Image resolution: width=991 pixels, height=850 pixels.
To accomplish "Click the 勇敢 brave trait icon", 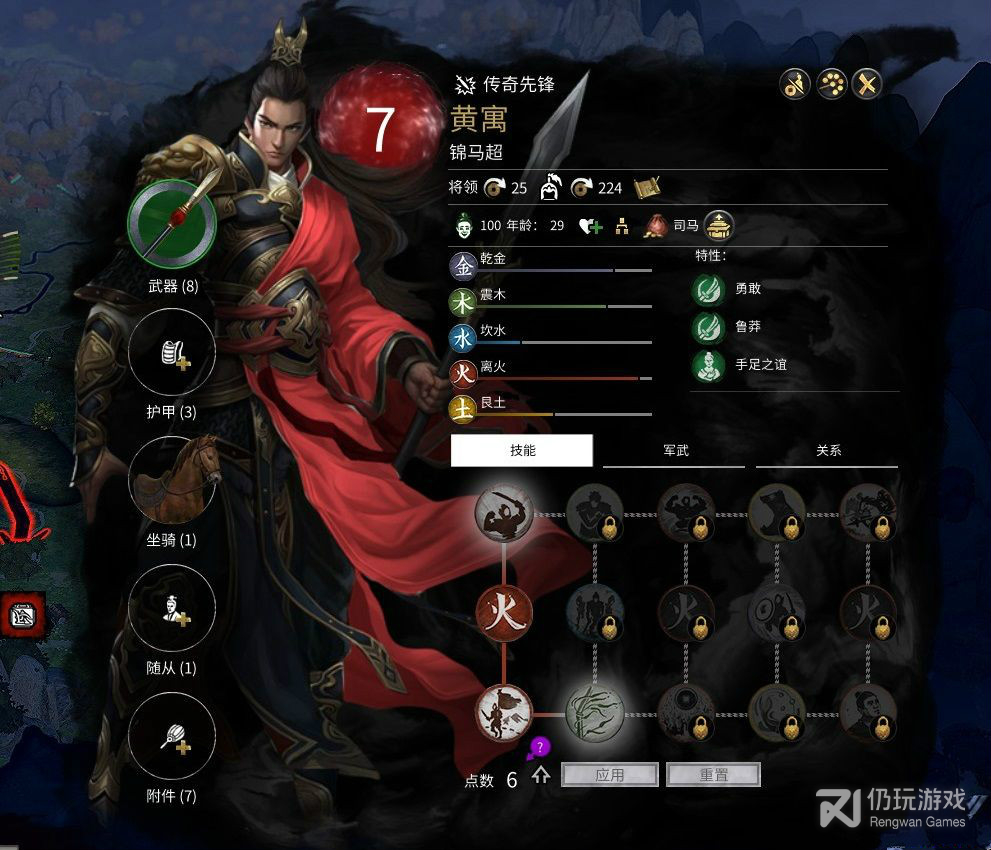I will 709,289.
